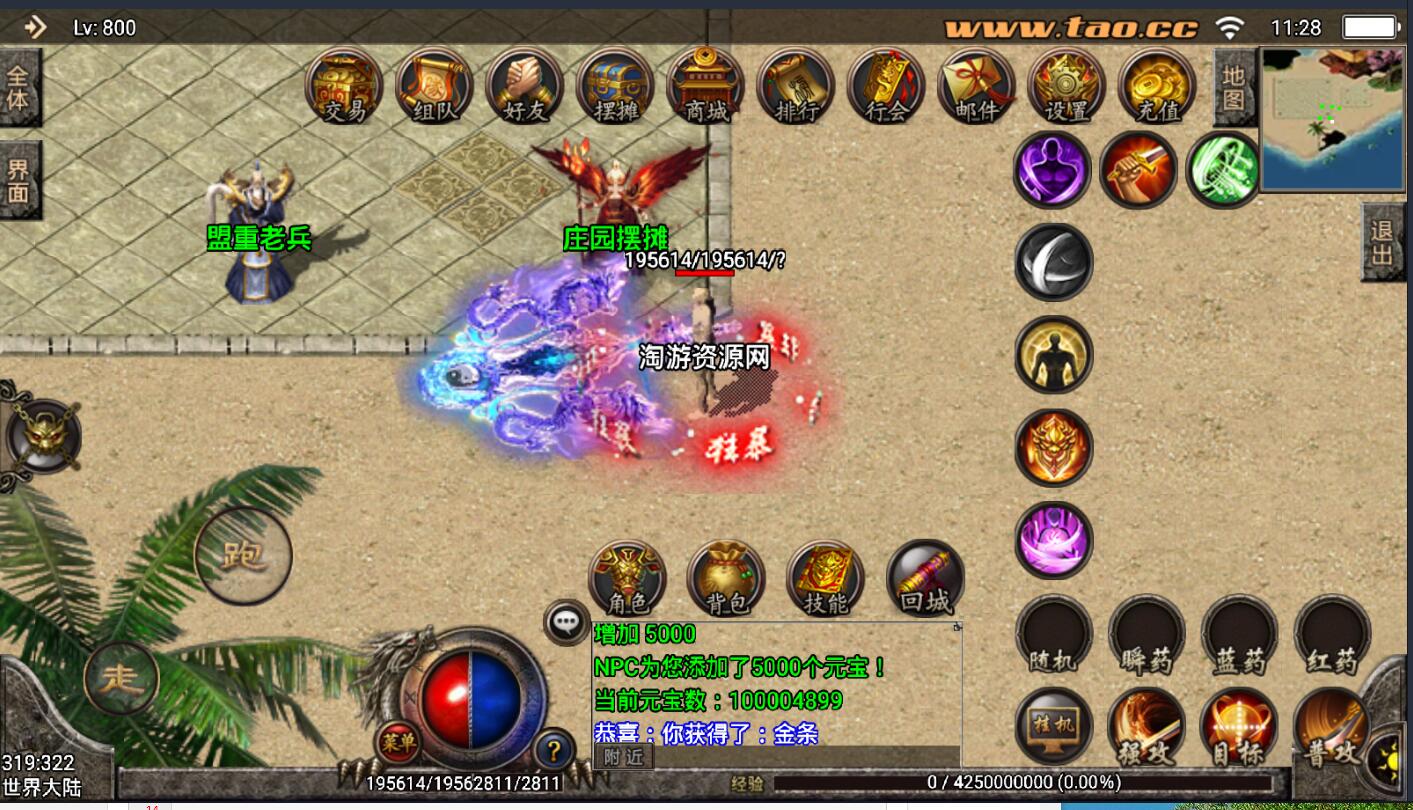Open the 行会 guild panel
1413x810 pixels.
pyautogui.click(x=886, y=86)
